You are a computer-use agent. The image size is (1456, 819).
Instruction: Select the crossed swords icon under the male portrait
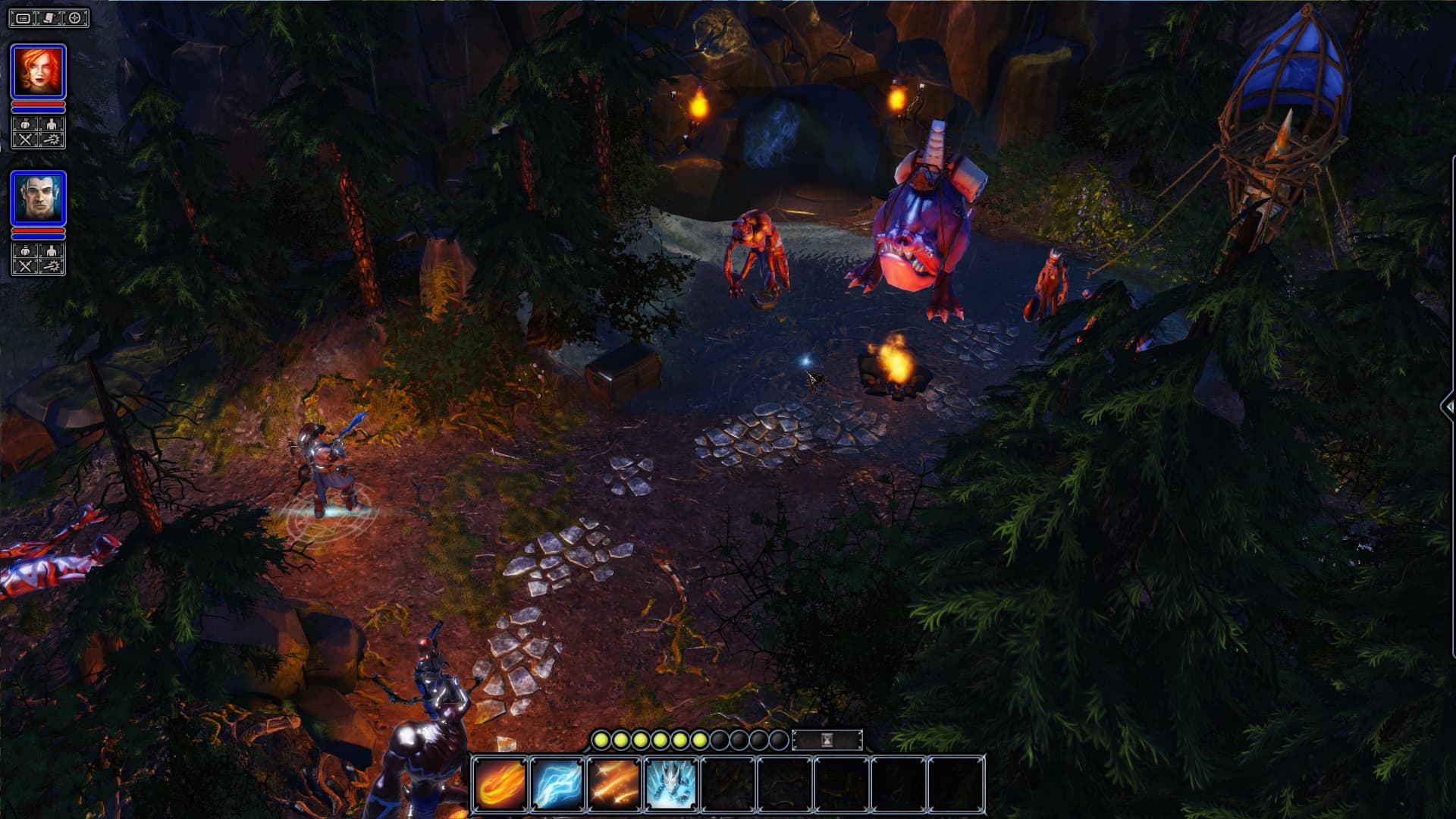pyautogui.click(x=25, y=265)
